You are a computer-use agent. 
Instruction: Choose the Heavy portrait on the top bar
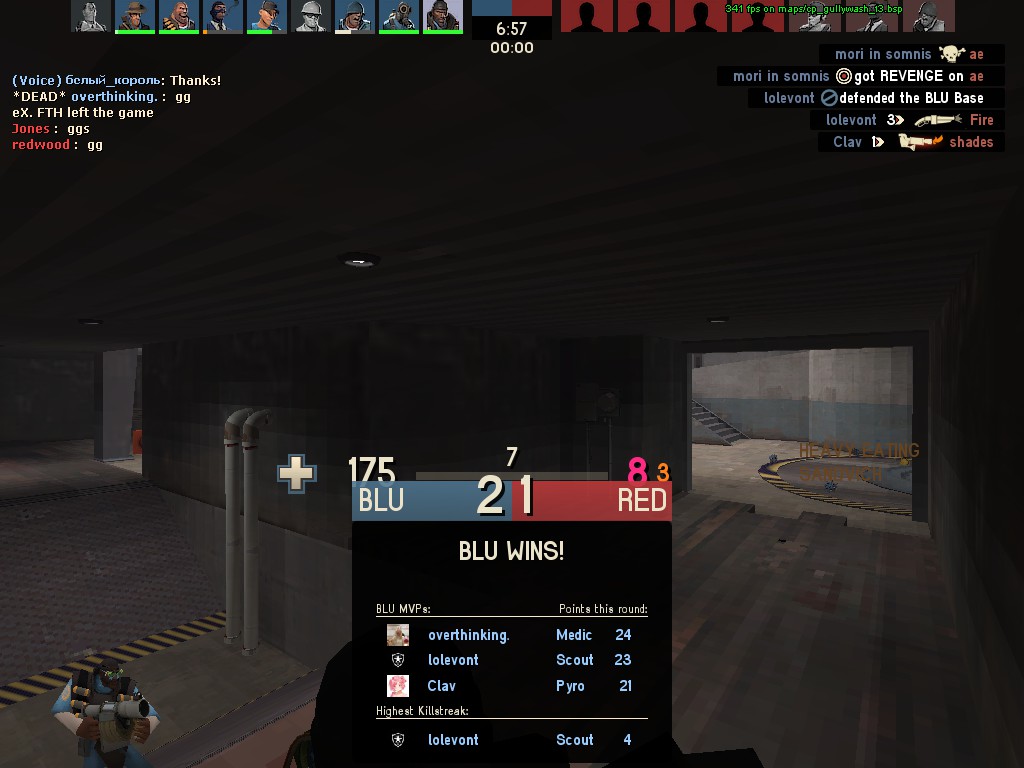(179, 16)
